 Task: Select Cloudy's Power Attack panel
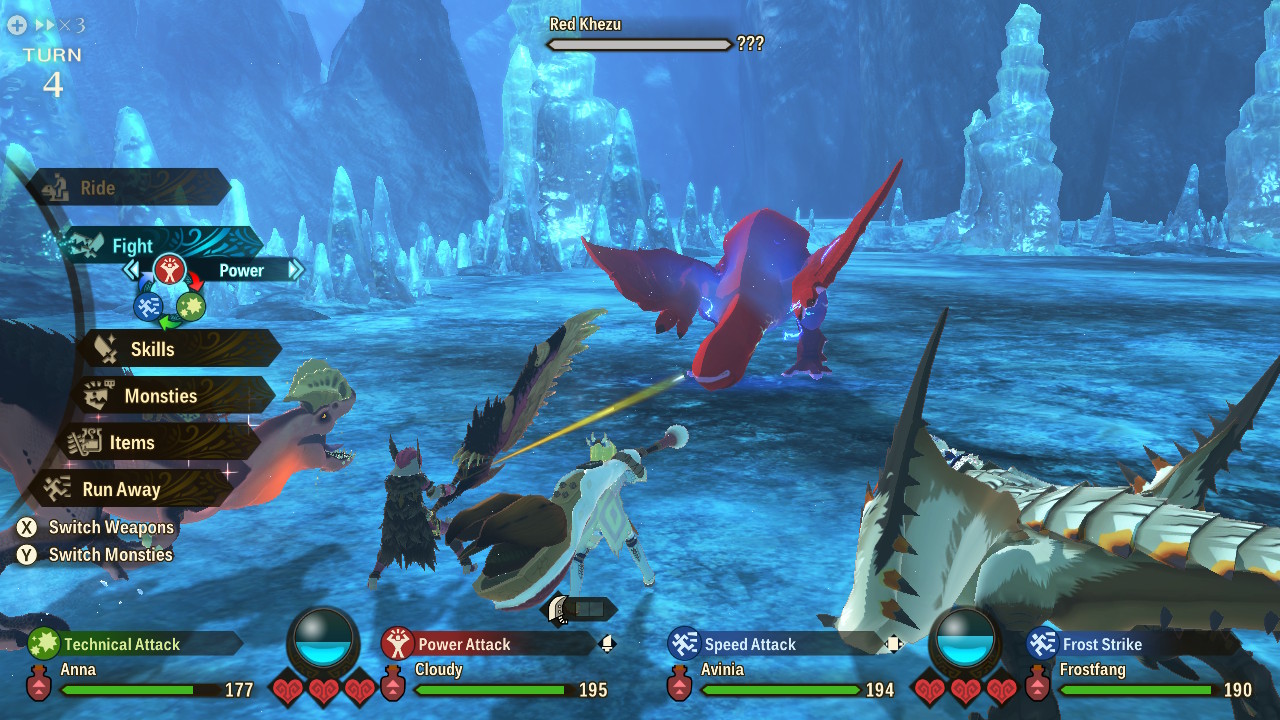pyautogui.click(x=490, y=644)
